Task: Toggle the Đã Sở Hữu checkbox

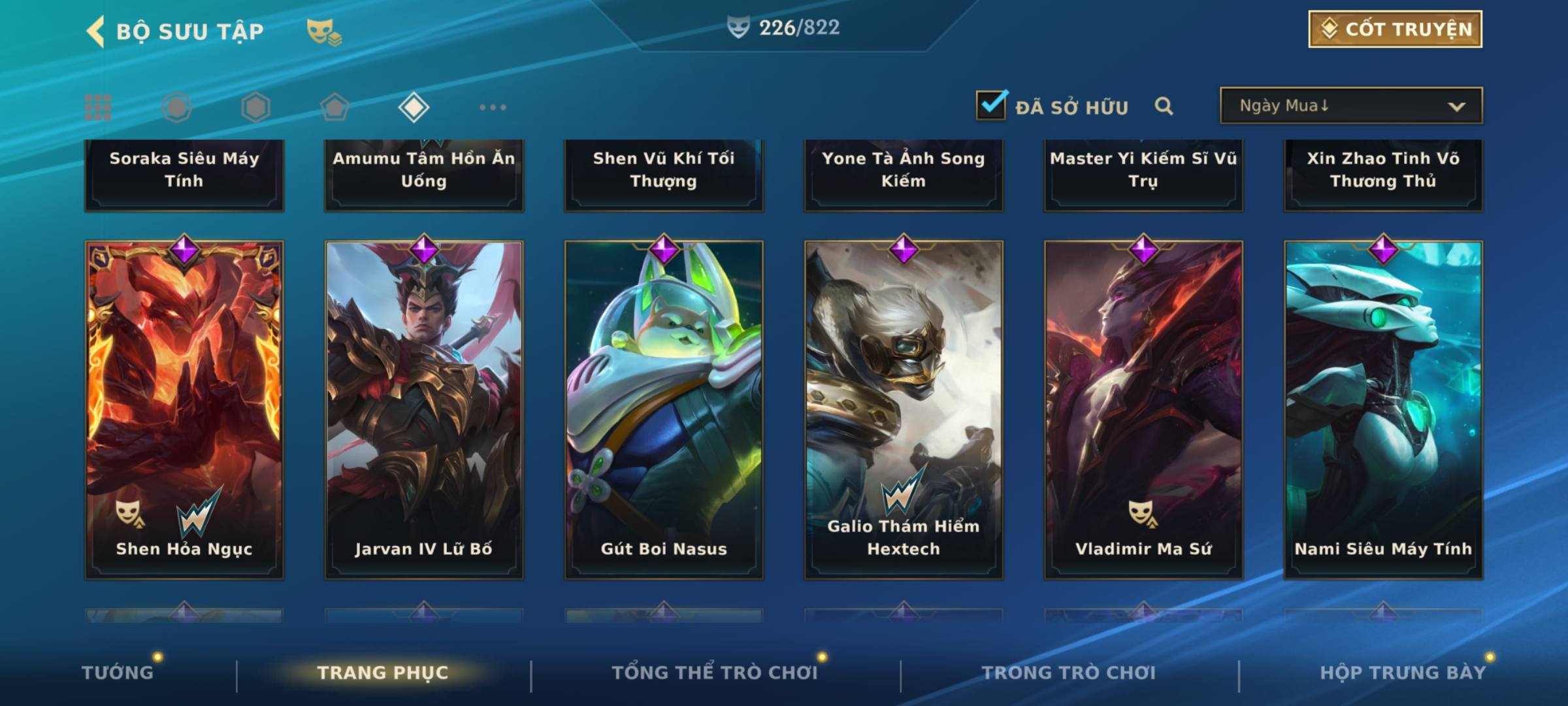Action: (990, 105)
